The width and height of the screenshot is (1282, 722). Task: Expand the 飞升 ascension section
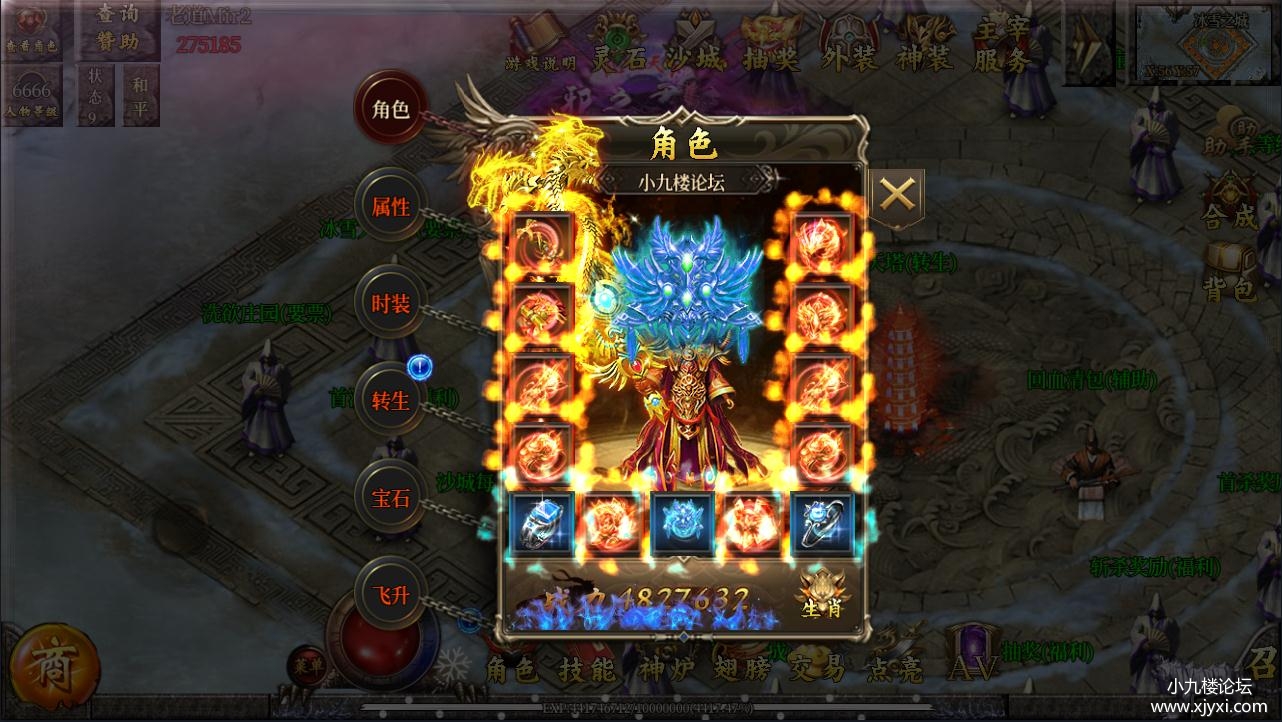tap(390, 593)
